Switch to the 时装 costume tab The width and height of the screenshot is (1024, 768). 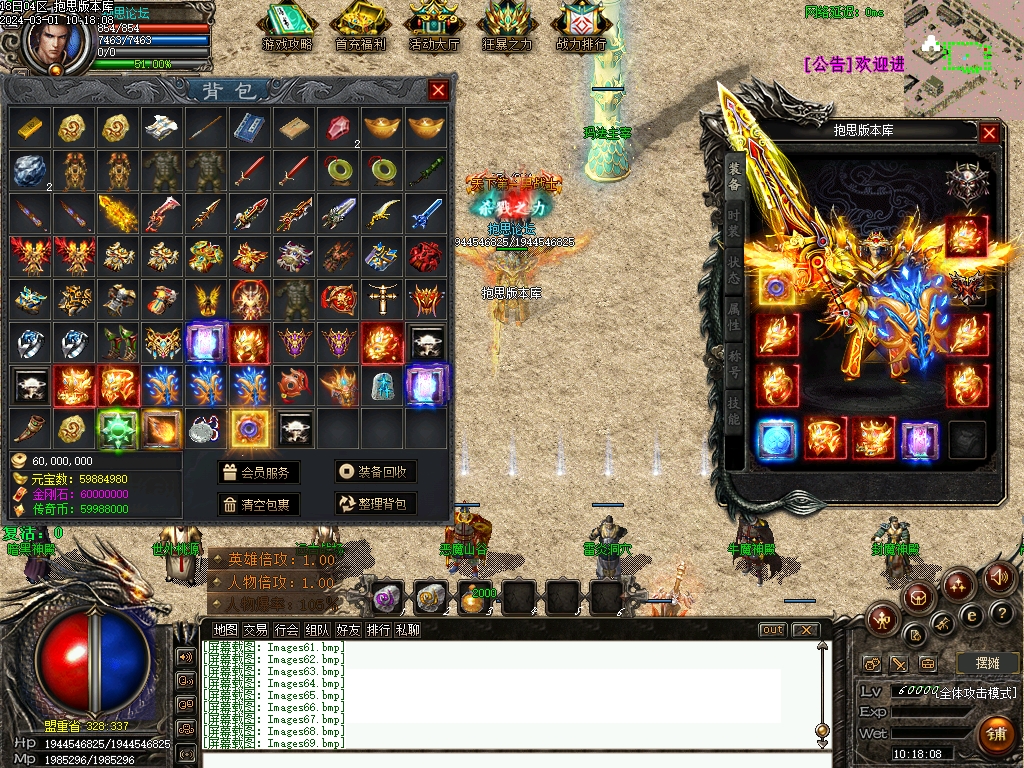[734, 225]
